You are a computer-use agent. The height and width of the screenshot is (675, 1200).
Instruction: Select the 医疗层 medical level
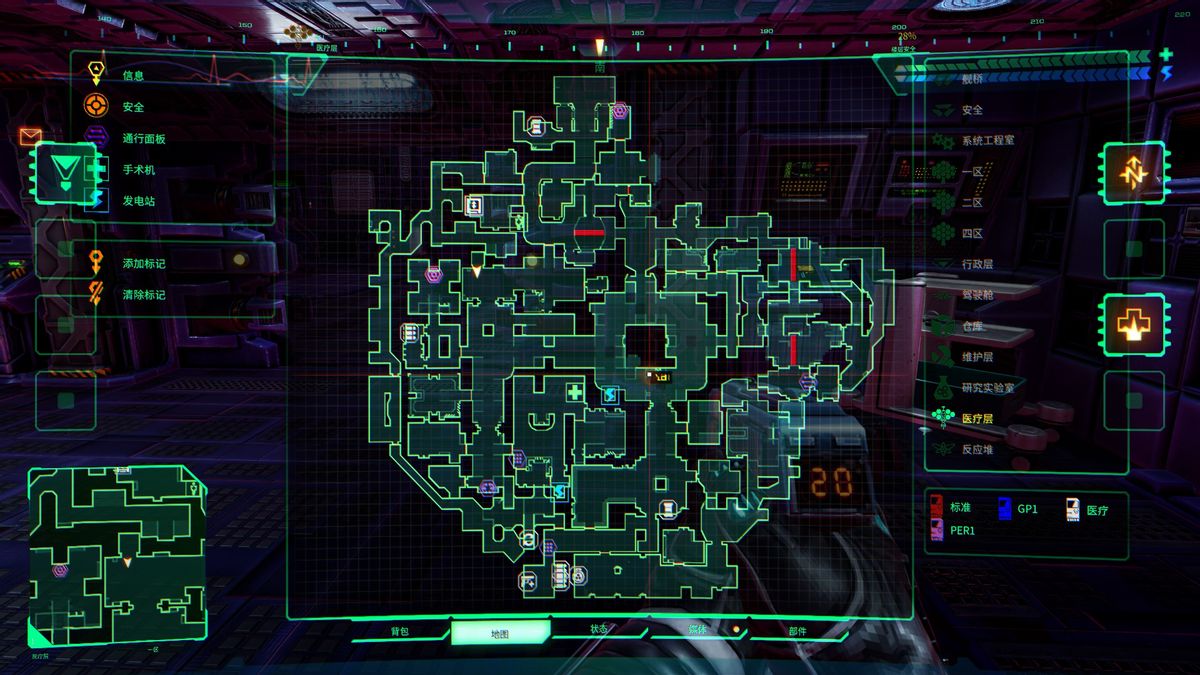(976, 418)
